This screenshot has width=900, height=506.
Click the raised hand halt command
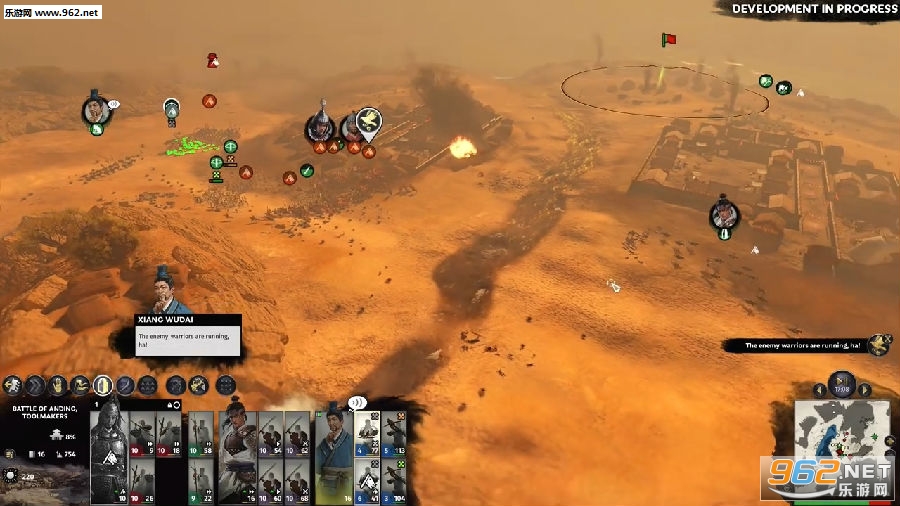pyautogui.click(x=57, y=384)
